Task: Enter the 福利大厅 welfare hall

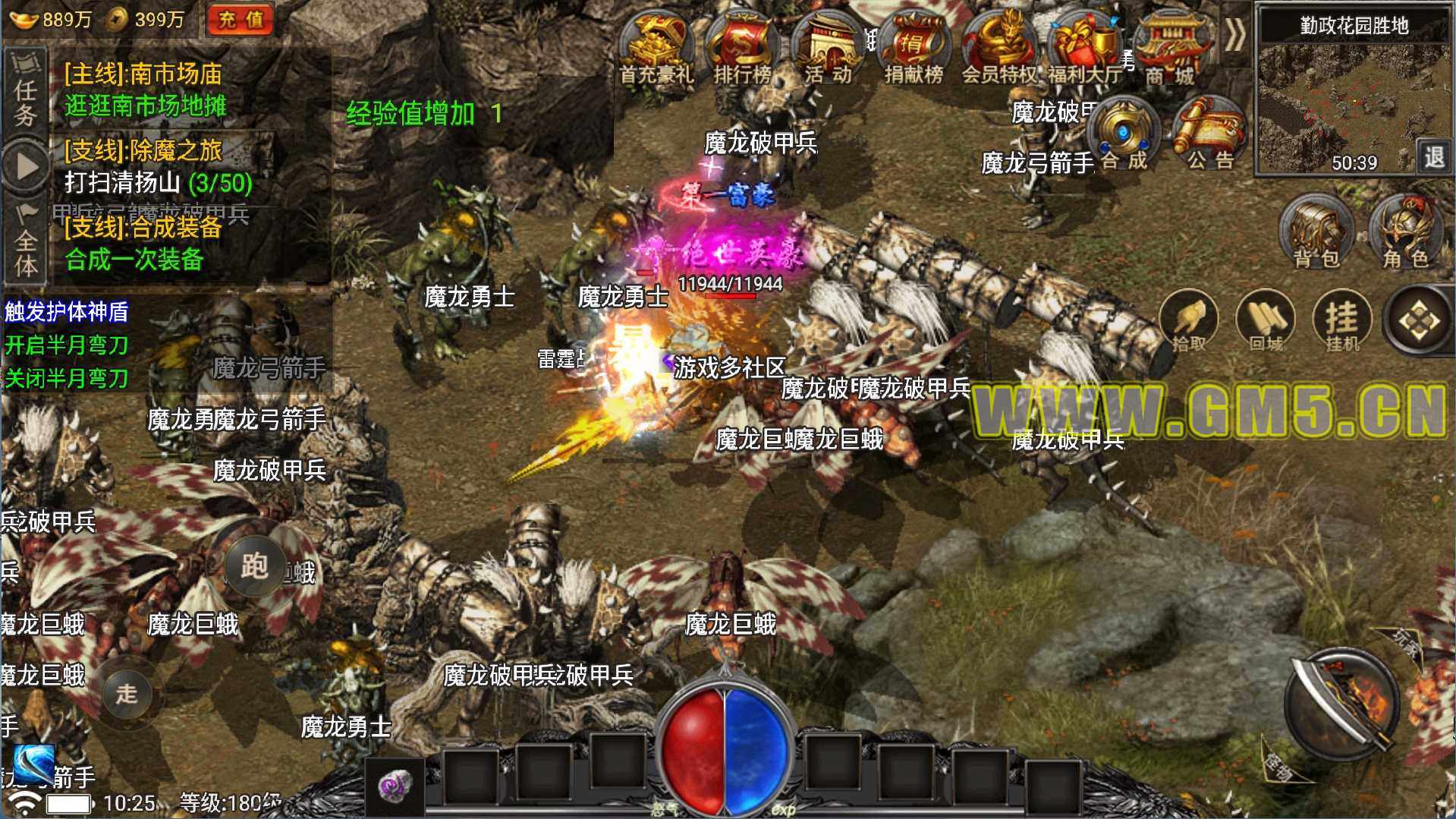Action: pyautogui.click(x=1085, y=49)
